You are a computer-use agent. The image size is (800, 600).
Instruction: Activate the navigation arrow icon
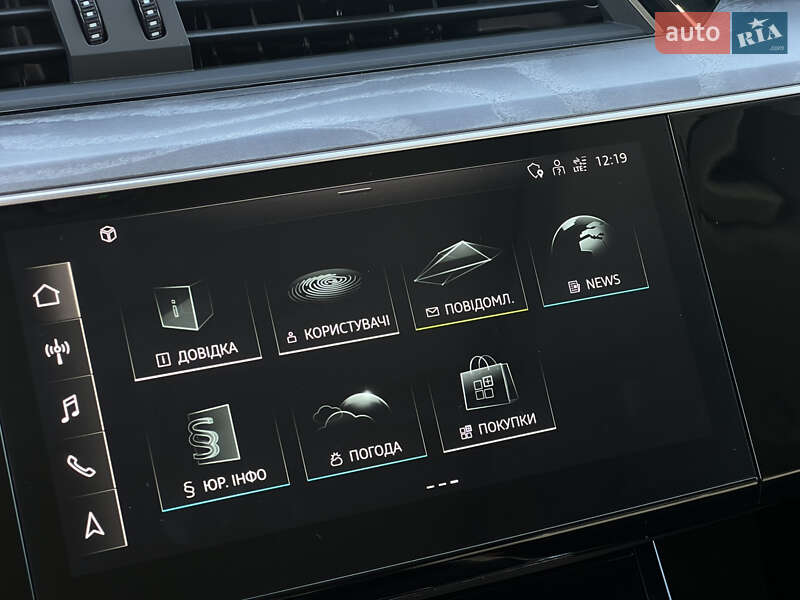tap(93, 523)
